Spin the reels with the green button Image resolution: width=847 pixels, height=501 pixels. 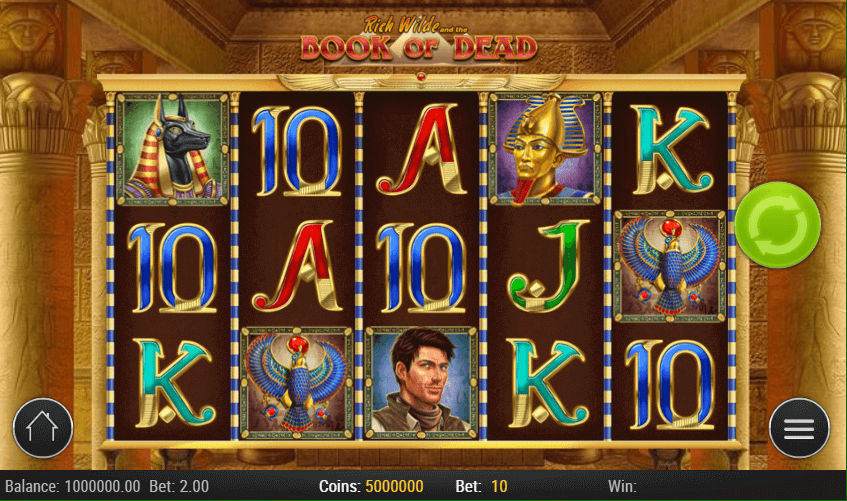777,224
